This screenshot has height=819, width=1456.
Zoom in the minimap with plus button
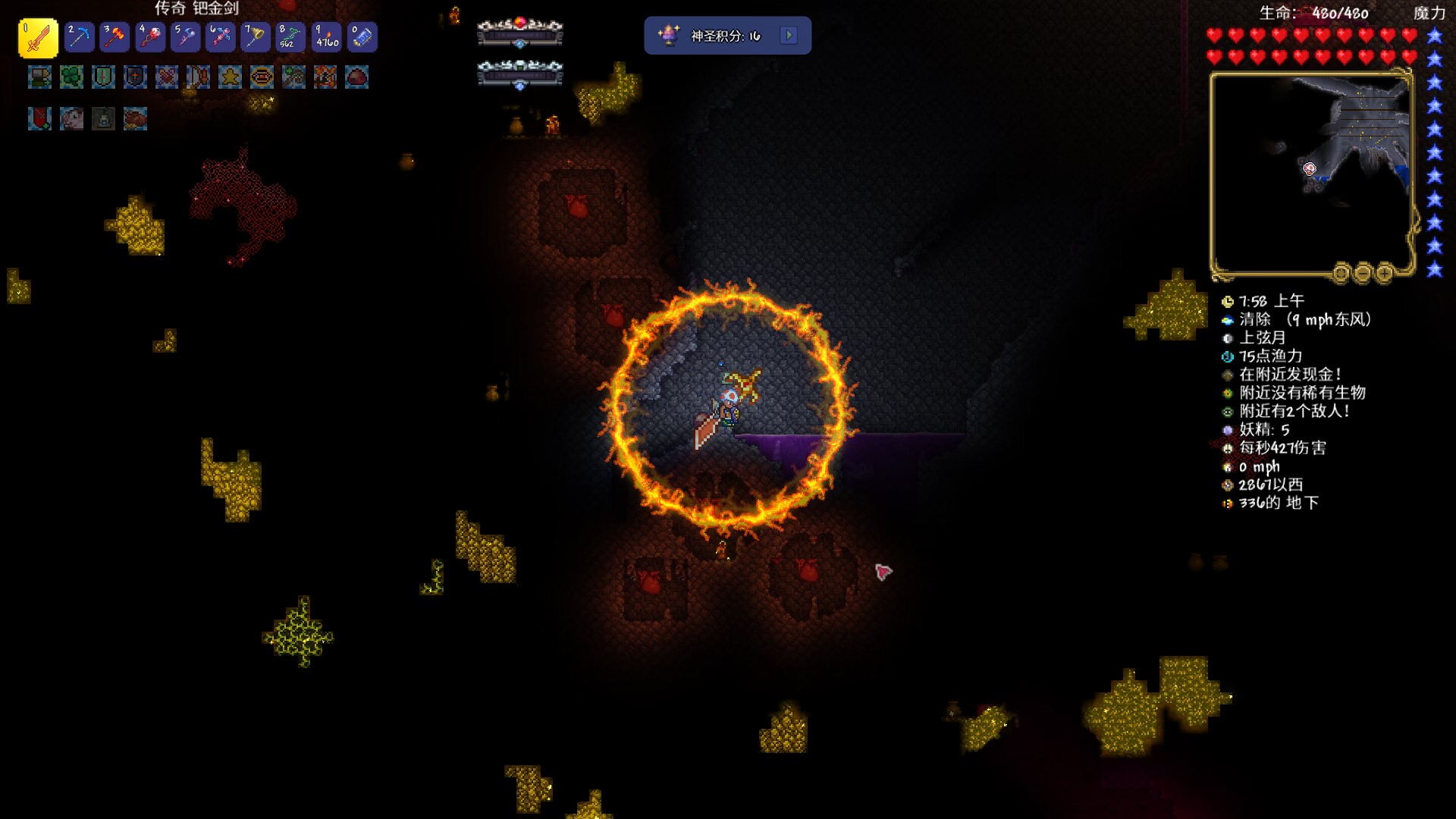[x=1384, y=272]
